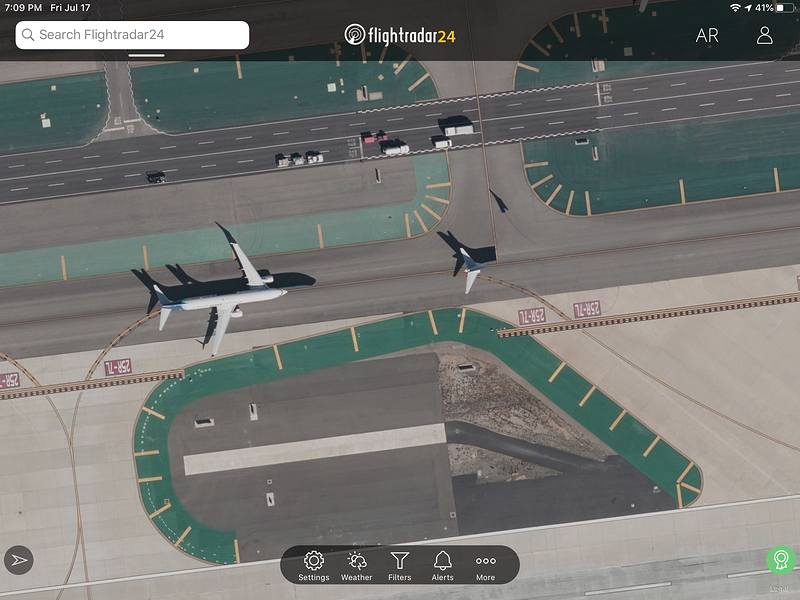Screen dimensions: 800x600
Task: Tap the location arrow button
Action: [19, 560]
